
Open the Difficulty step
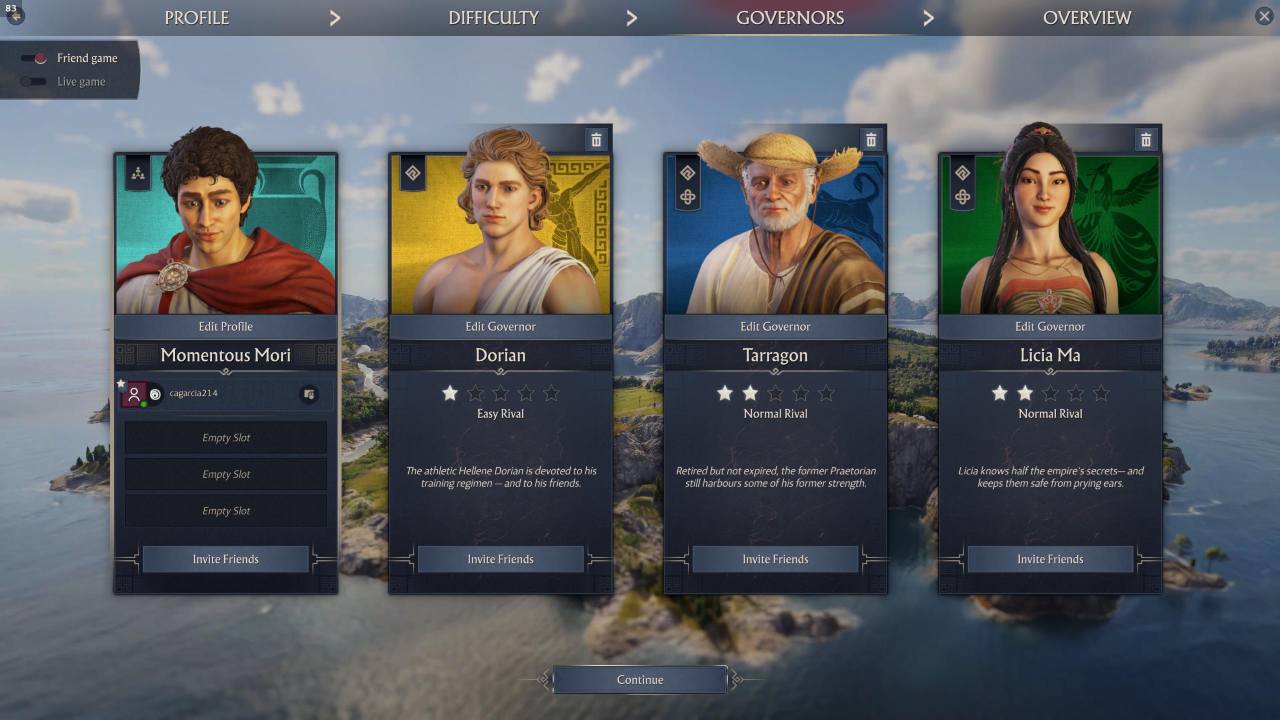pyautogui.click(x=493, y=18)
